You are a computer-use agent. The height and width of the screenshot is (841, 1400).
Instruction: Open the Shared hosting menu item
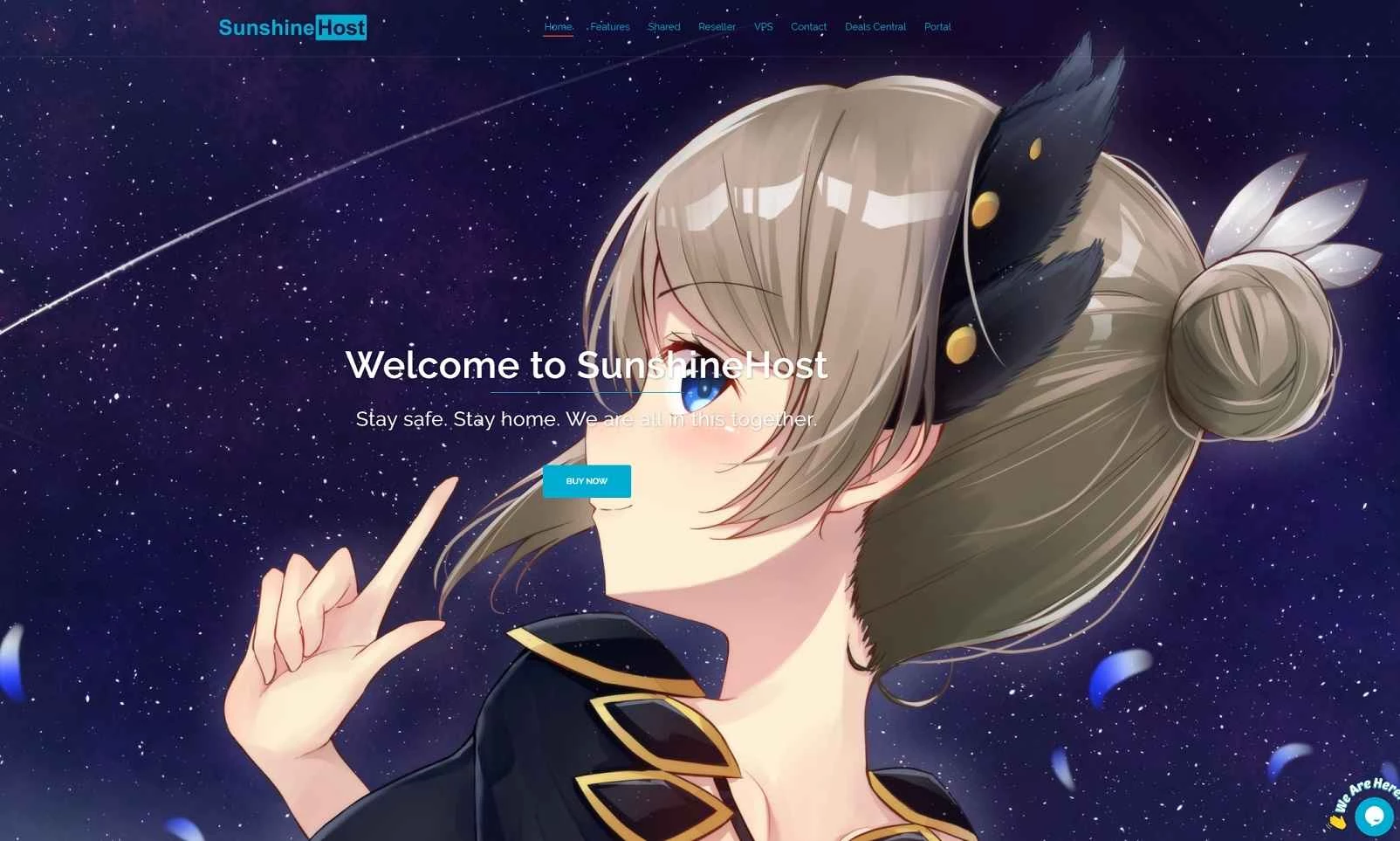coord(663,26)
